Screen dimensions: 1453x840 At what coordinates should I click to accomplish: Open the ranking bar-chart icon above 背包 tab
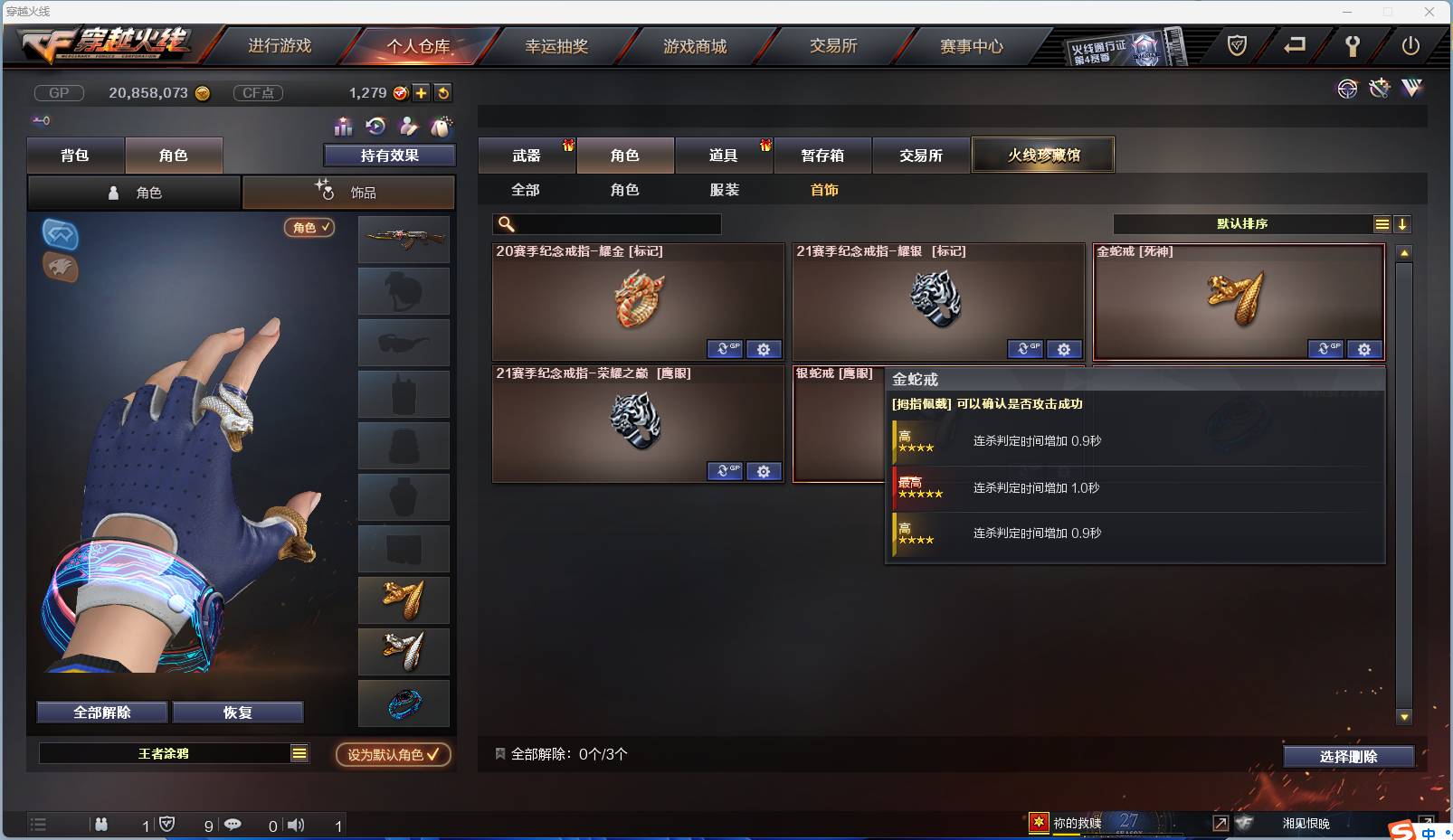[x=344, y=127]
